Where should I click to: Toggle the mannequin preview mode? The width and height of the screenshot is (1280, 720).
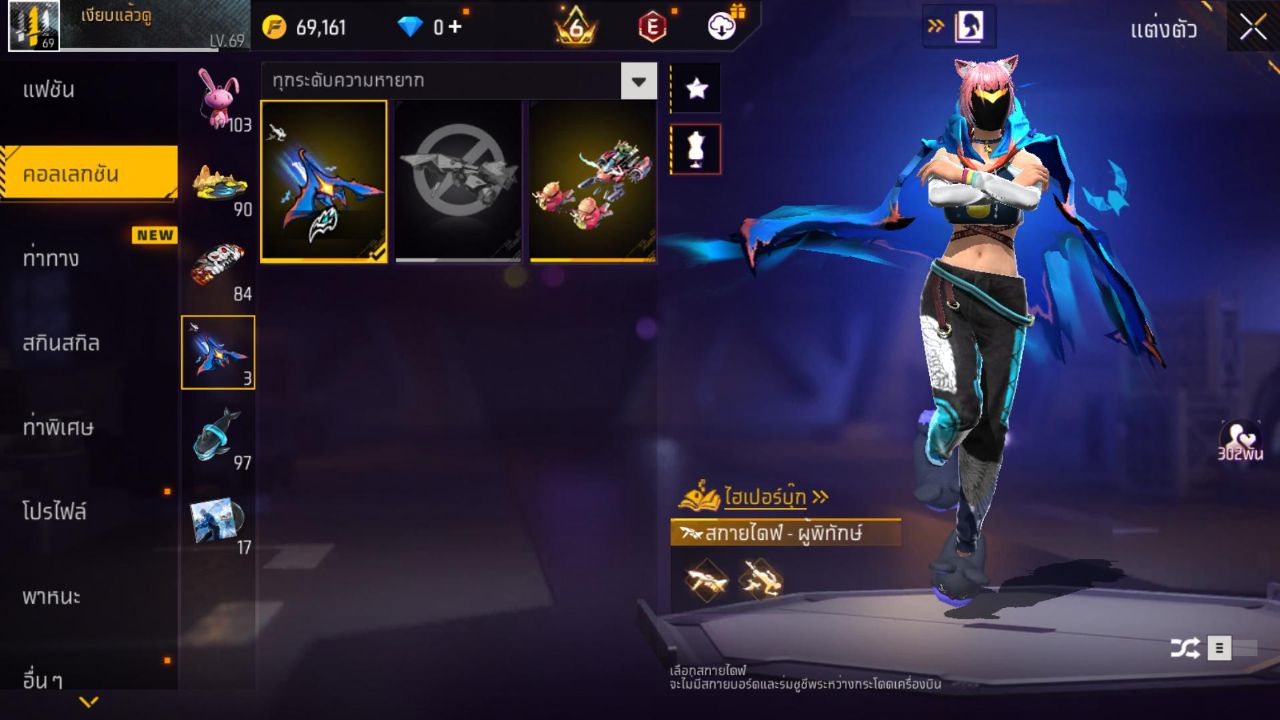695,147
